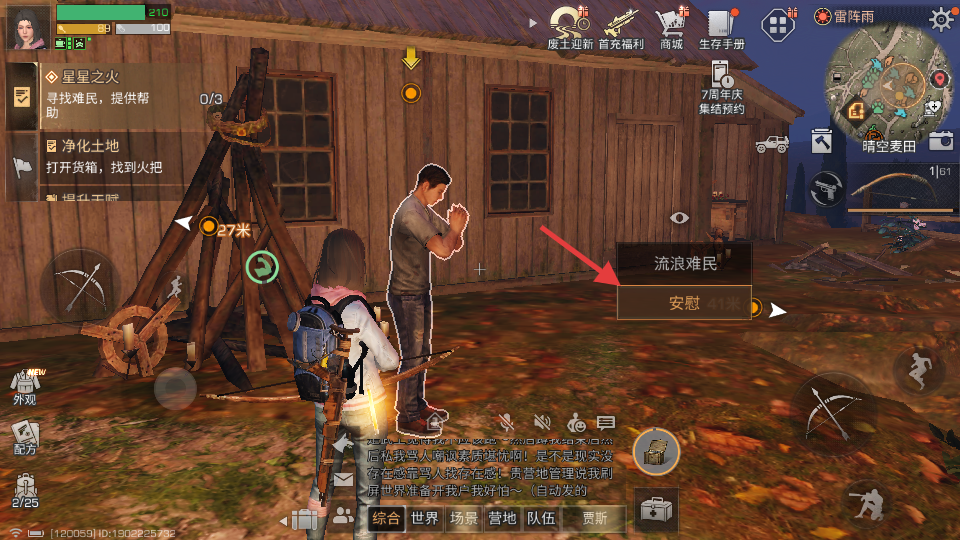Choose the 安慰 (comfort) dialogue option
This screenshot has width=960, height=540.
684,303
